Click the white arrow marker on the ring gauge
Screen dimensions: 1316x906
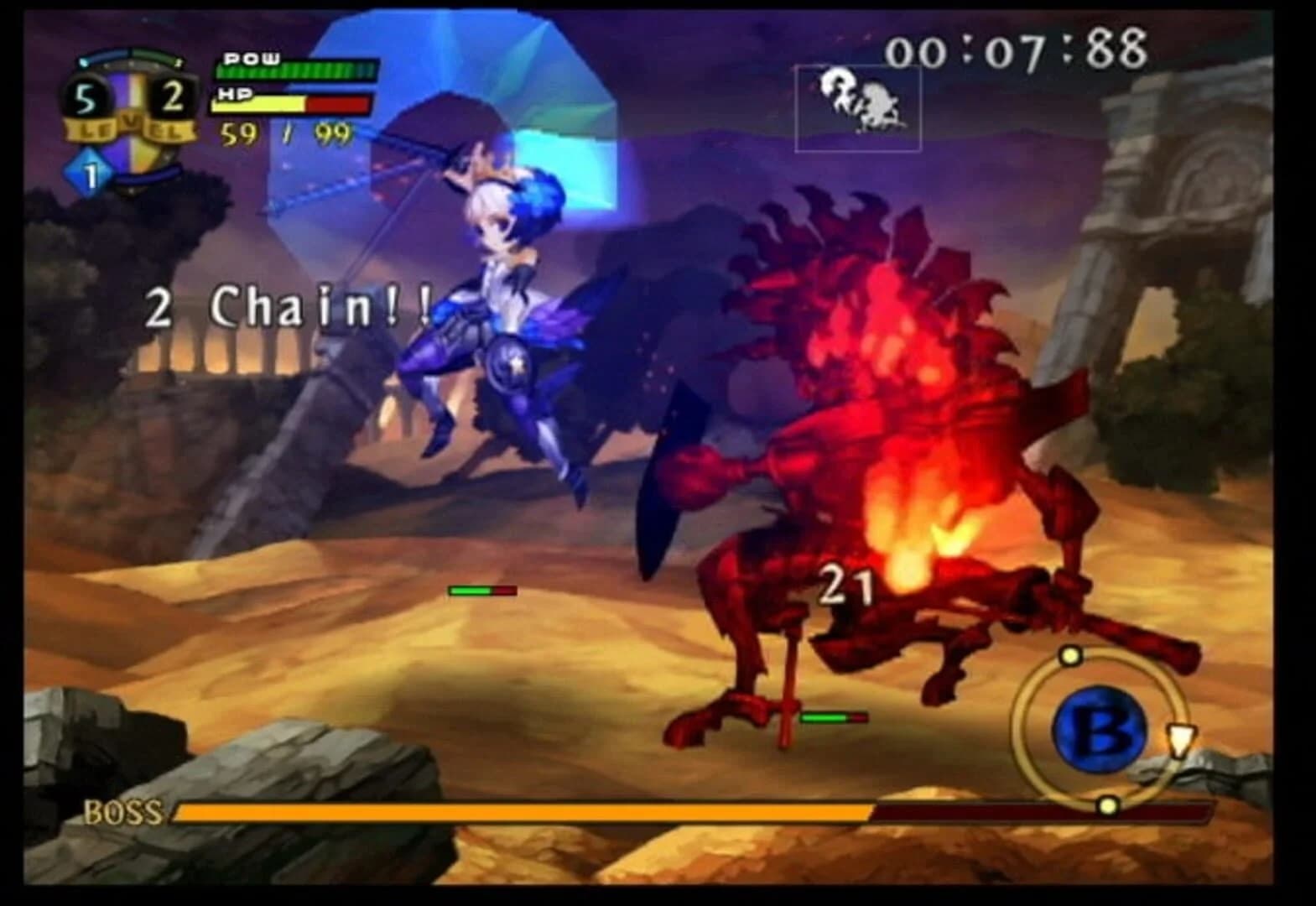[1180, 742]
